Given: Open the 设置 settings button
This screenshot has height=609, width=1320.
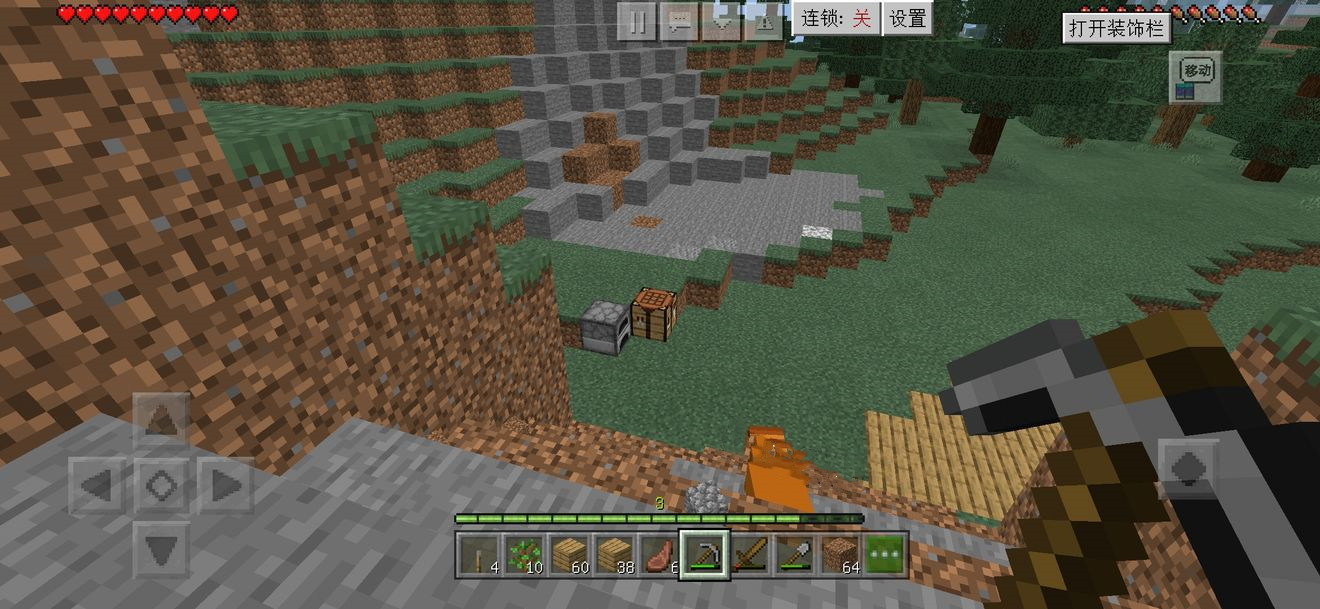Looking at the screenshot, I should pos(908,19).
